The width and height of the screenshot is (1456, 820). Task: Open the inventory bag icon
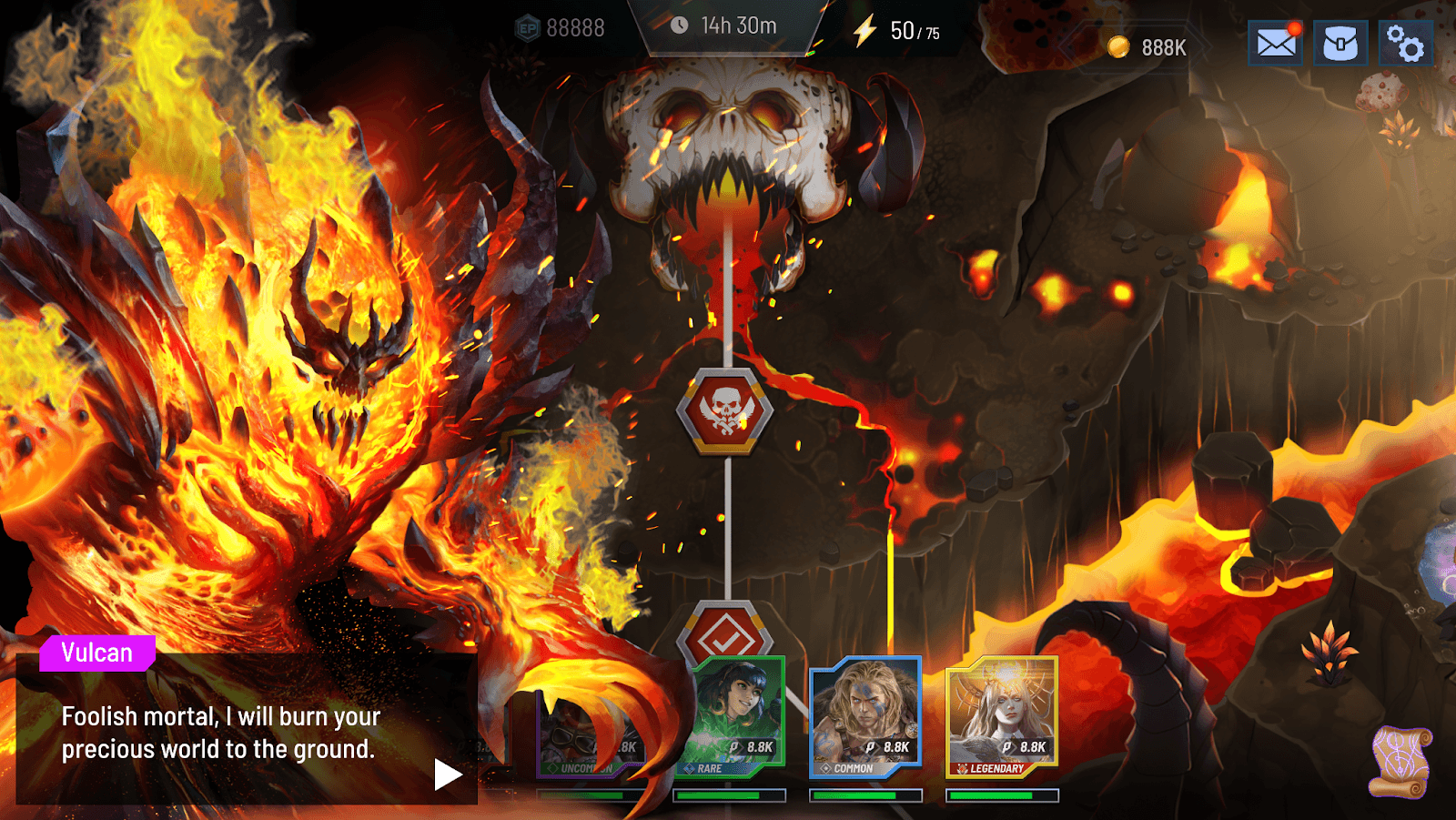coord(1339,43)
